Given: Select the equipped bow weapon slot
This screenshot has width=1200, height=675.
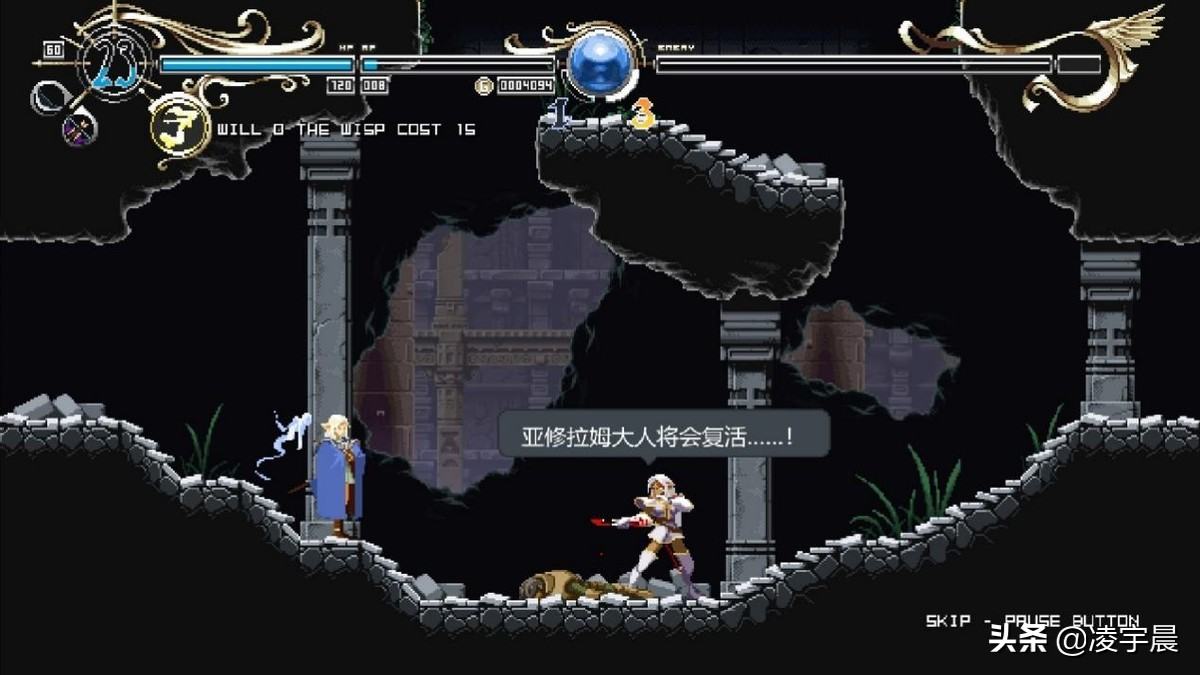Looking at the screenshot, I should click(x=79, y=129).
